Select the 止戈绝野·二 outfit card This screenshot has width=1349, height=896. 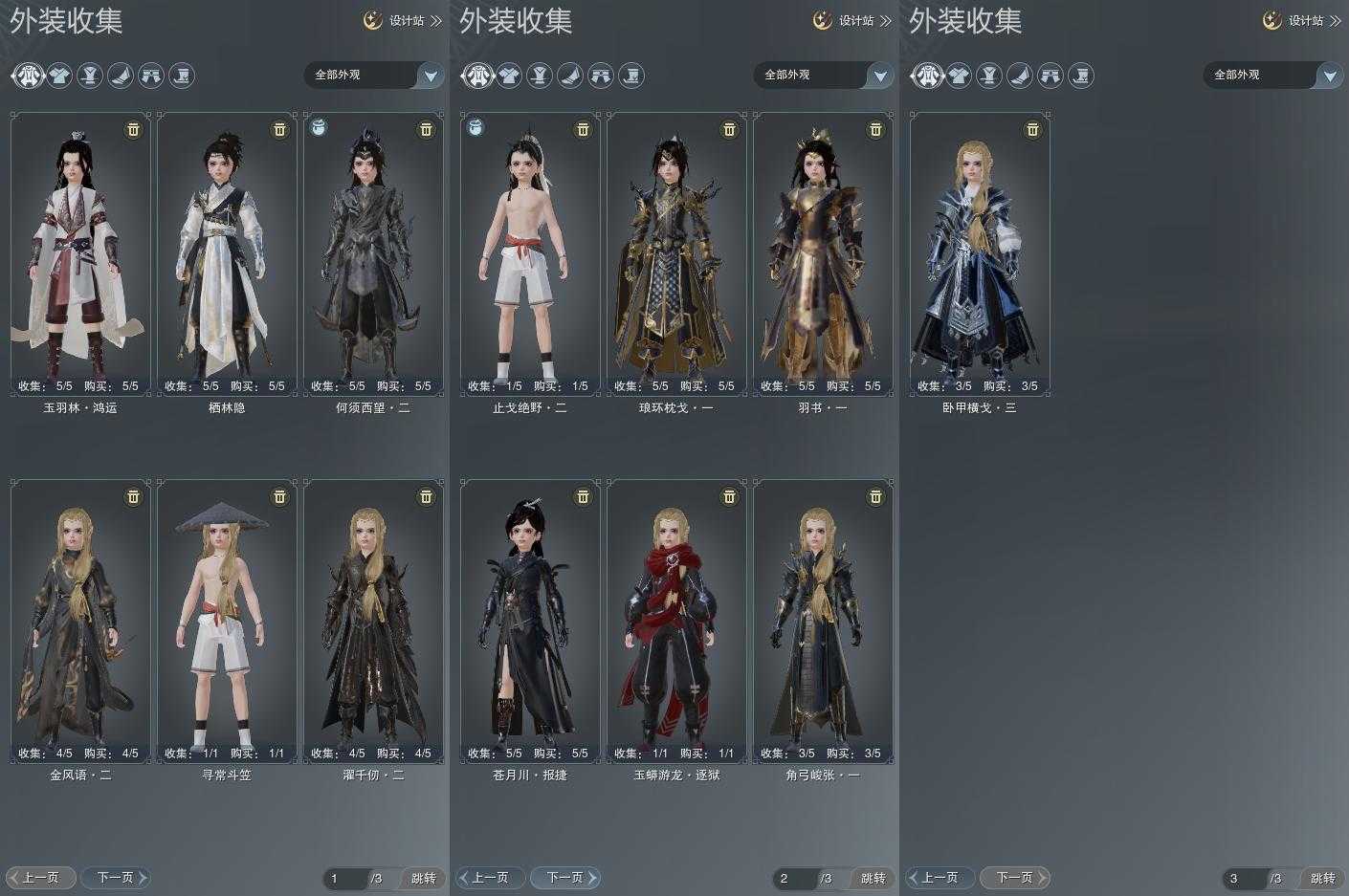tap(530, 253)
